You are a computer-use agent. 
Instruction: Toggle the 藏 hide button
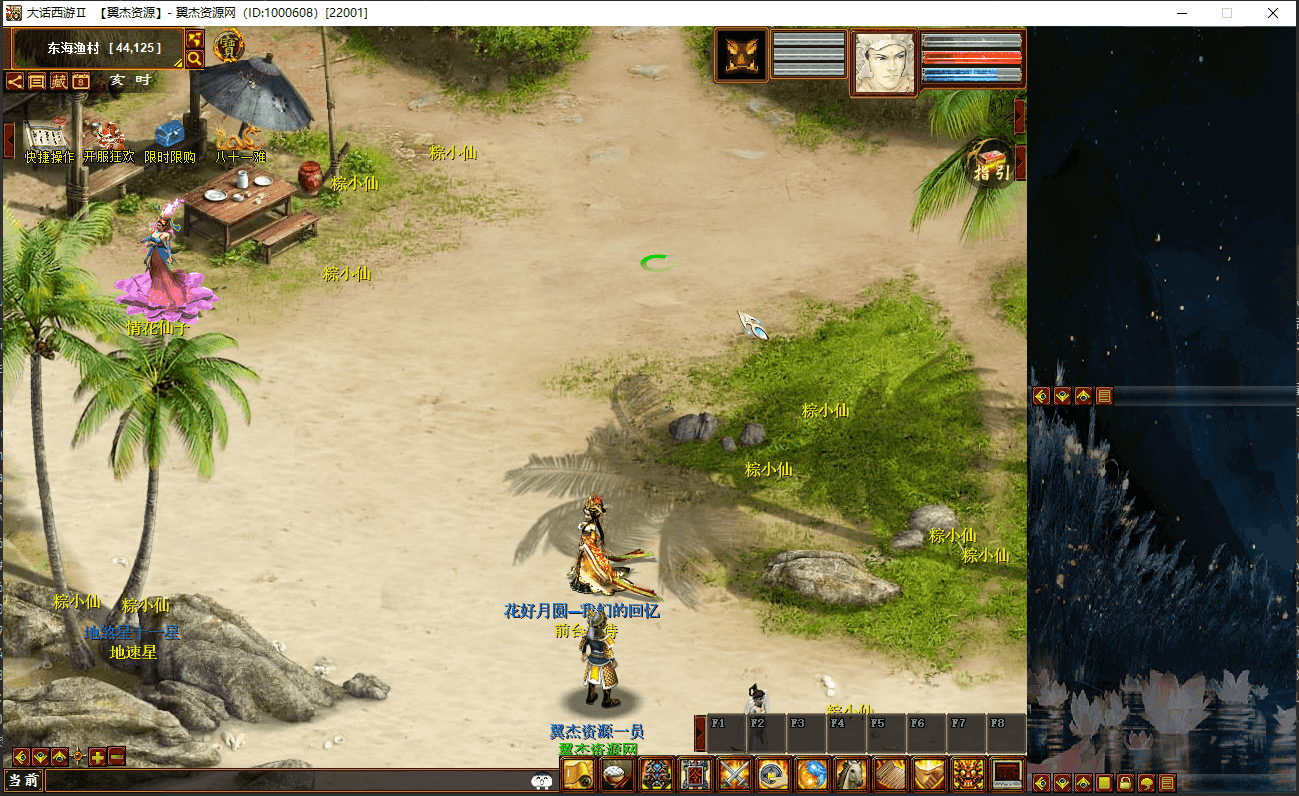click(59, 82)
